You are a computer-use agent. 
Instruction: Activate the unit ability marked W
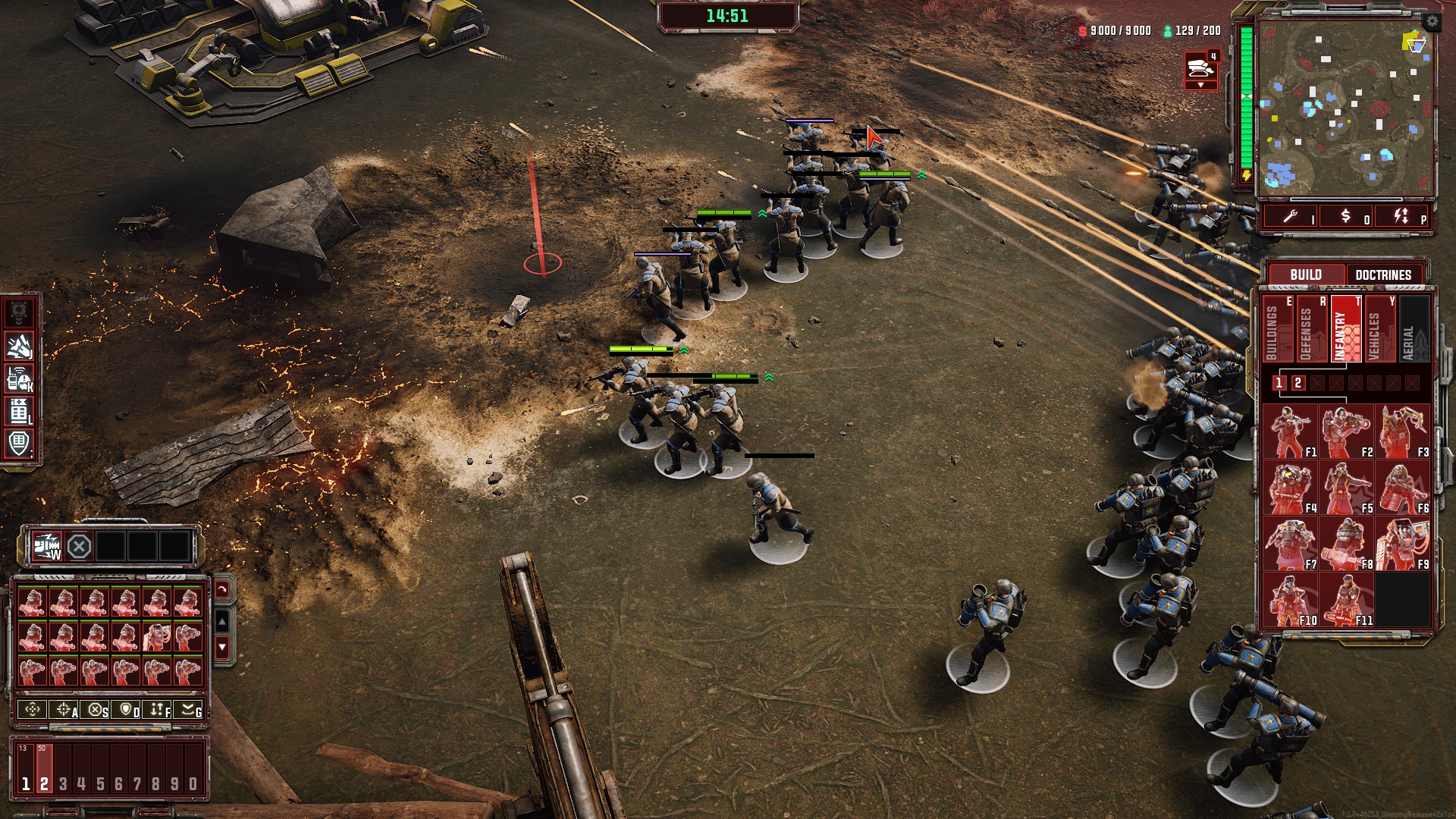pyautogui.click(x=46, y=546)
